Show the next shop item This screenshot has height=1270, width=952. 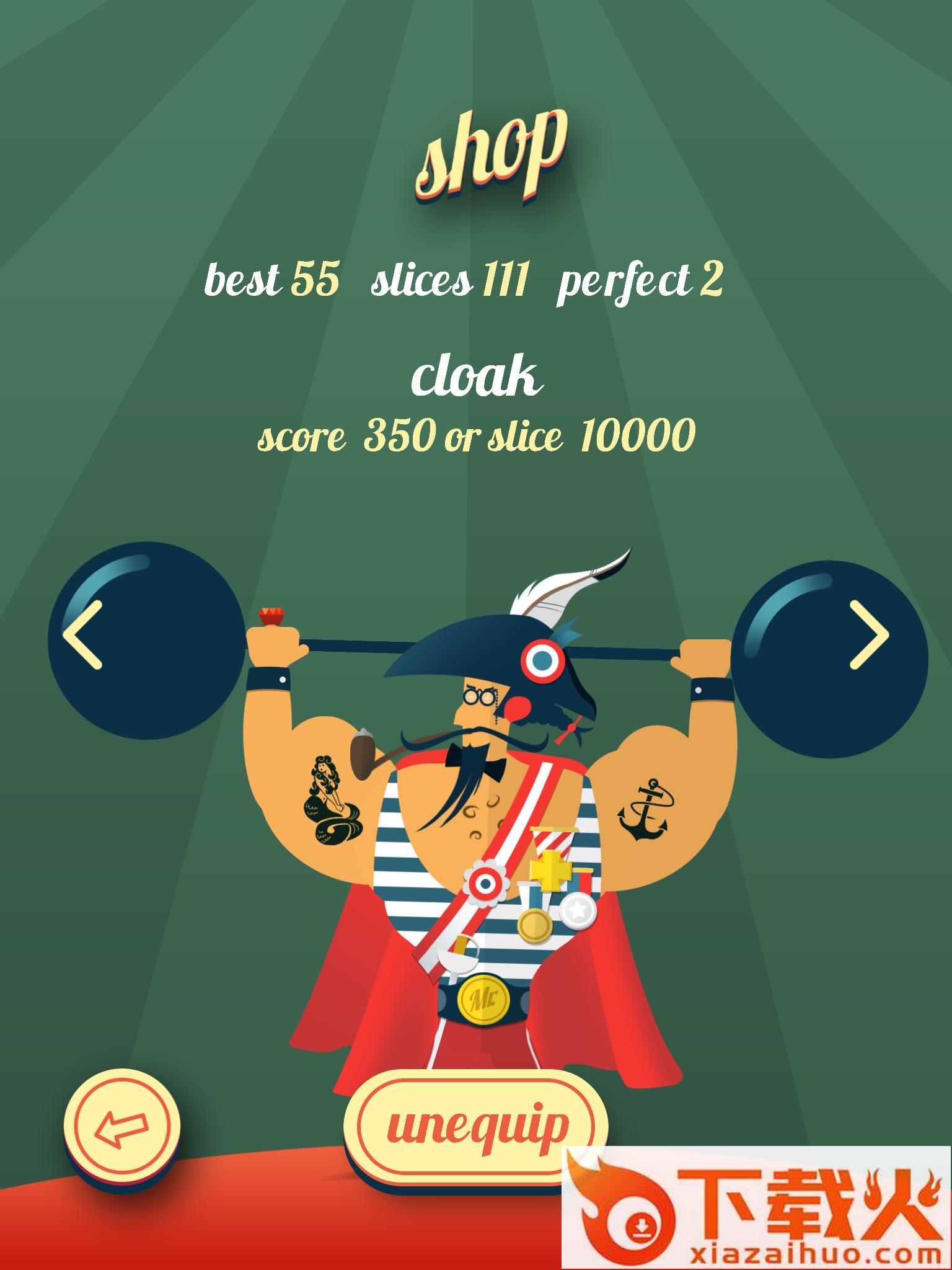(x=869, y=634)
